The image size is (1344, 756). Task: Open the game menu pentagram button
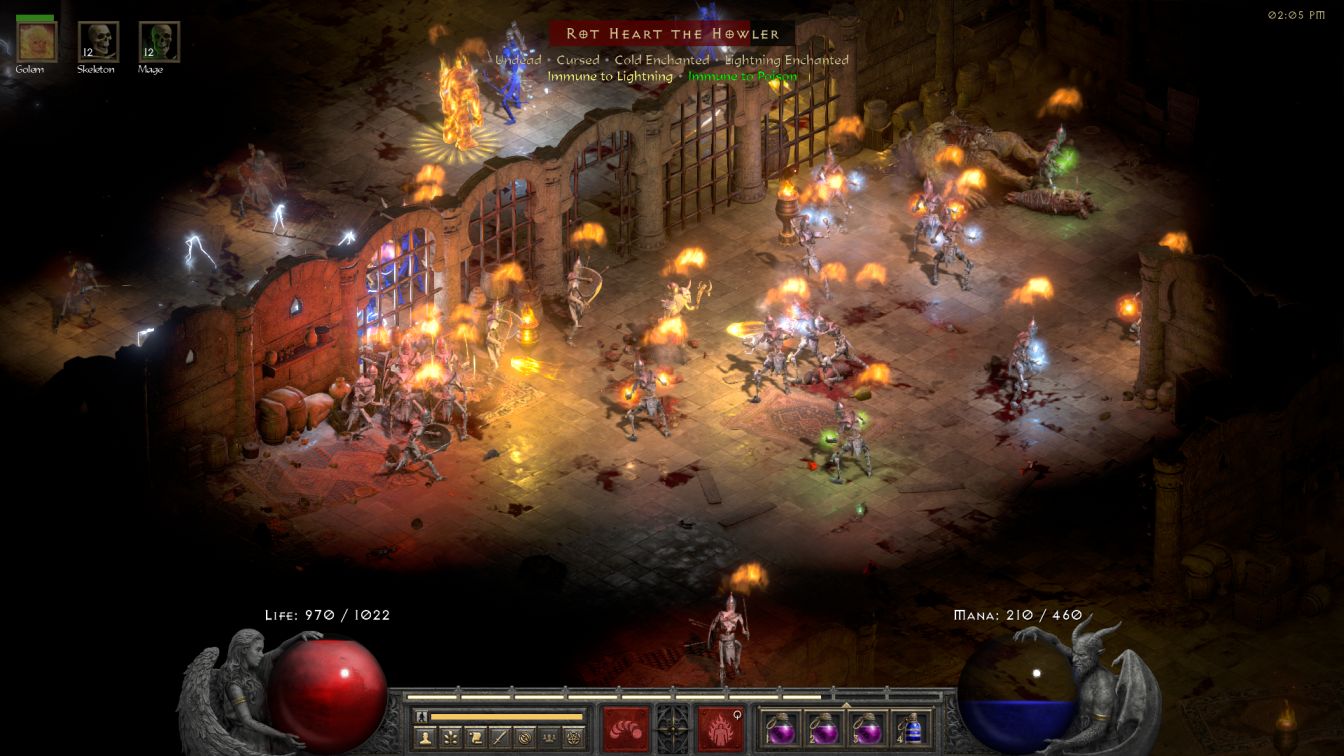[x=573, y=738]
